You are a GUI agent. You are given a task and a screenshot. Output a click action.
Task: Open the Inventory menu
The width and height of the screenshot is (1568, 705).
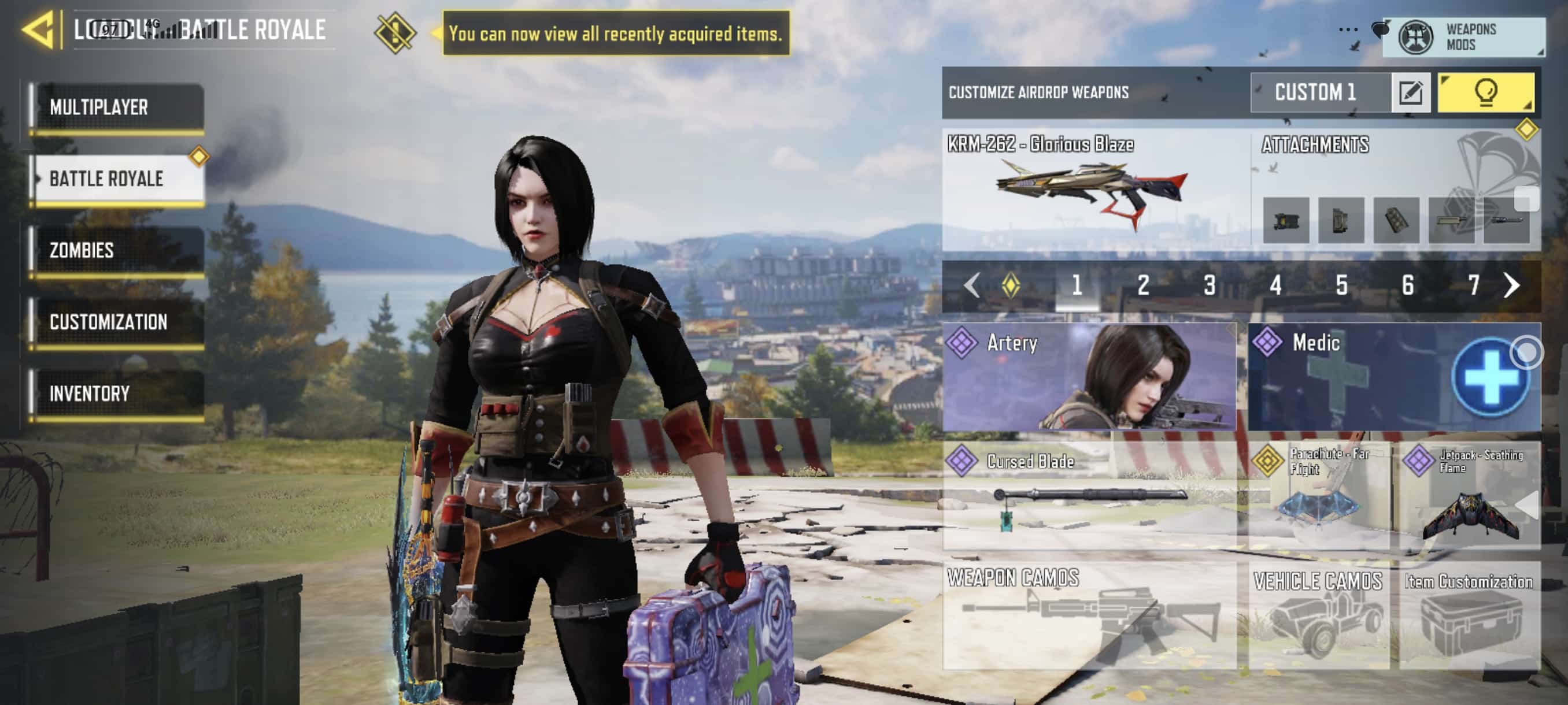point(117,394)
